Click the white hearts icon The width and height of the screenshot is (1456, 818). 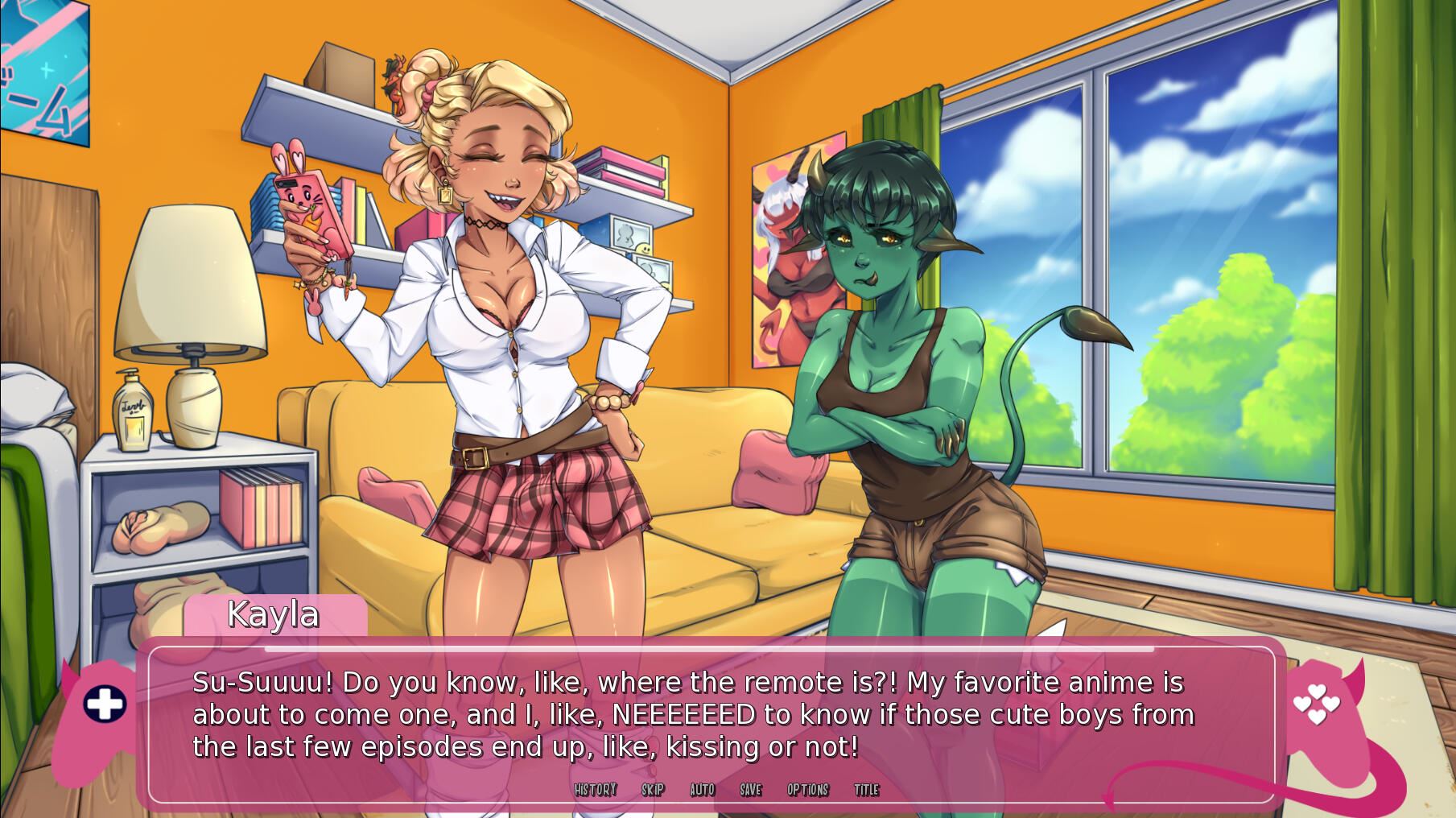point(1316,704)
